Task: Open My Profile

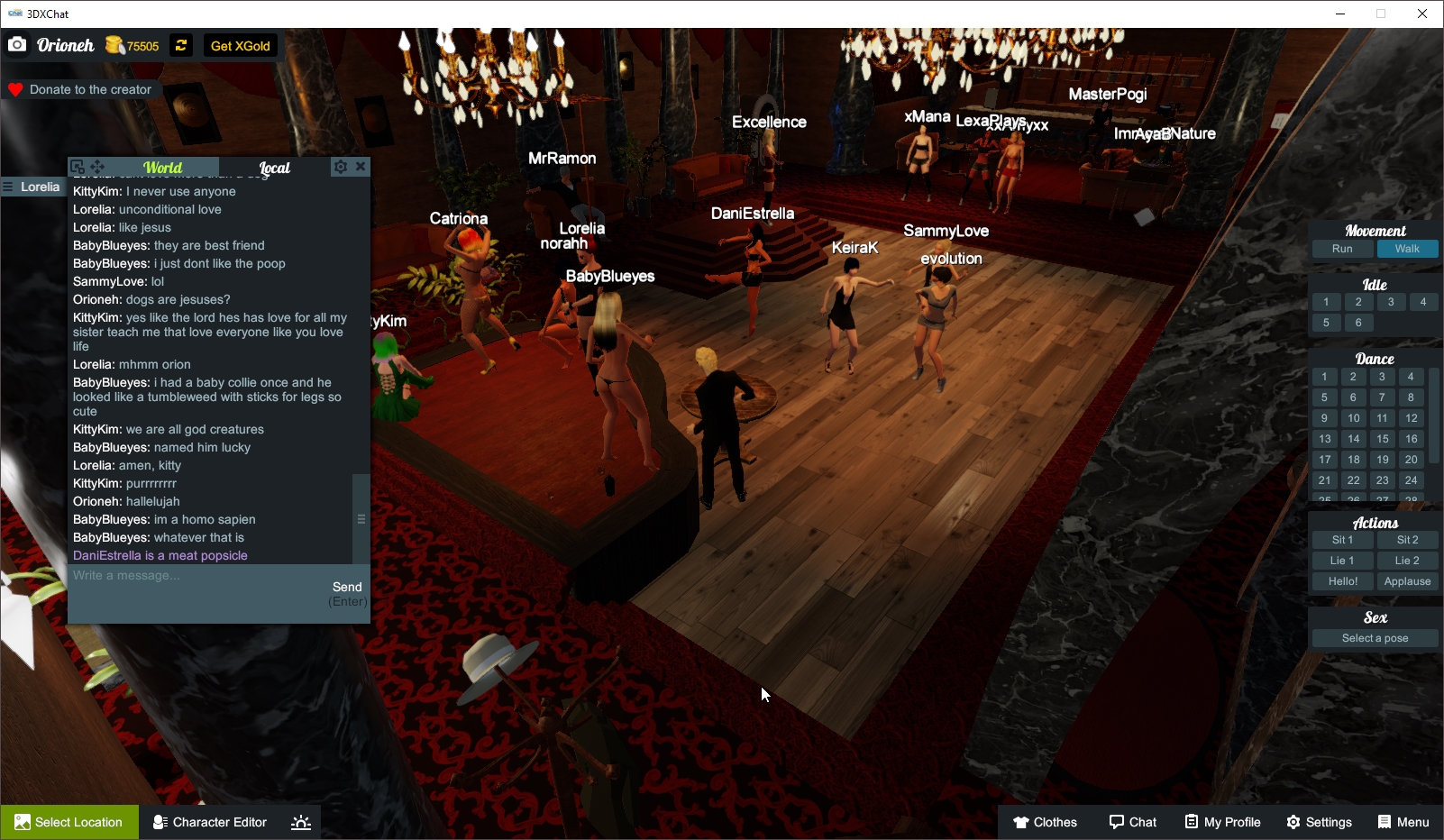Action: [x=1222, y=821]
